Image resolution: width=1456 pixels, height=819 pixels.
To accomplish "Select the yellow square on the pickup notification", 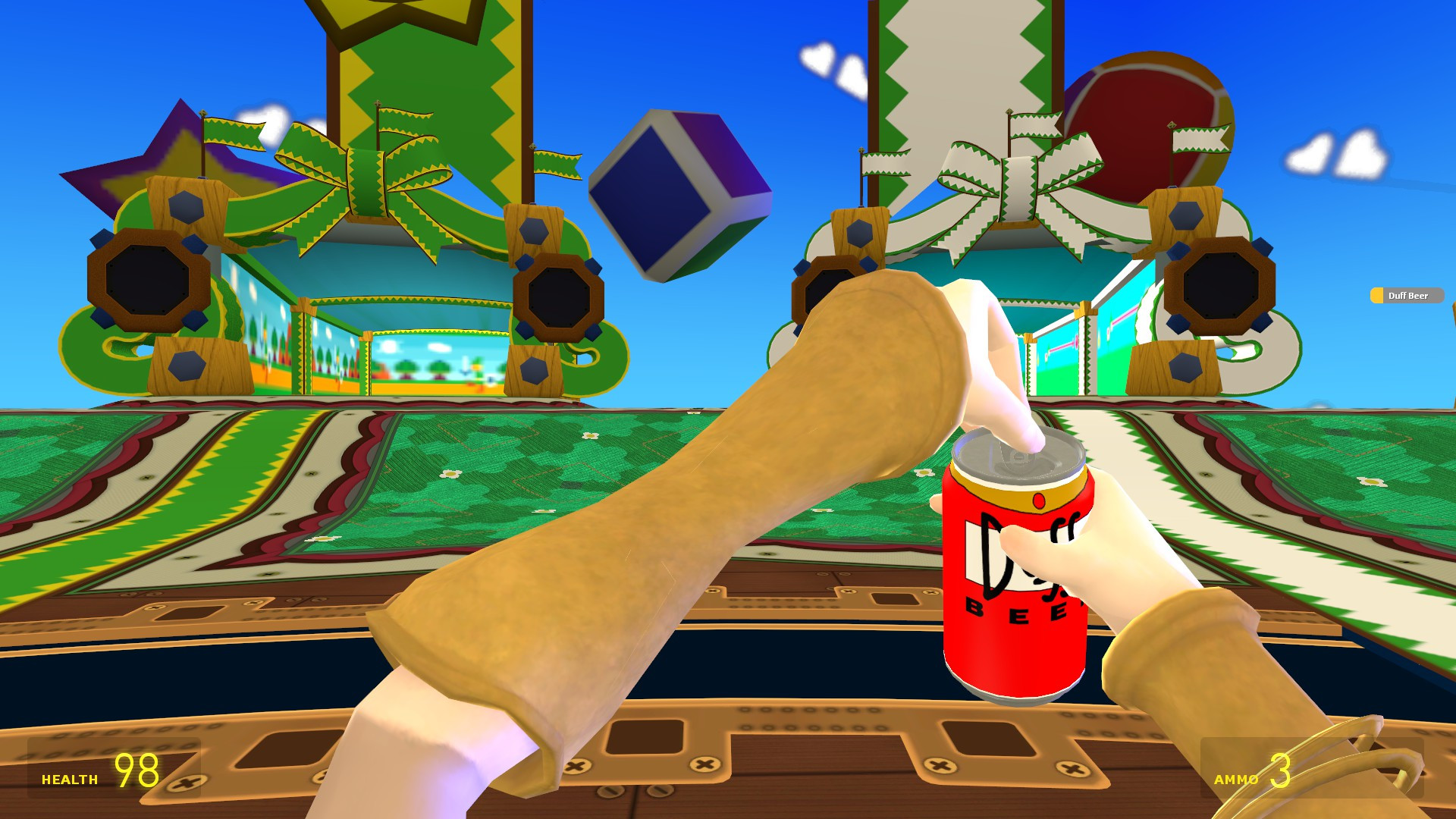I will click(1377, 296).
